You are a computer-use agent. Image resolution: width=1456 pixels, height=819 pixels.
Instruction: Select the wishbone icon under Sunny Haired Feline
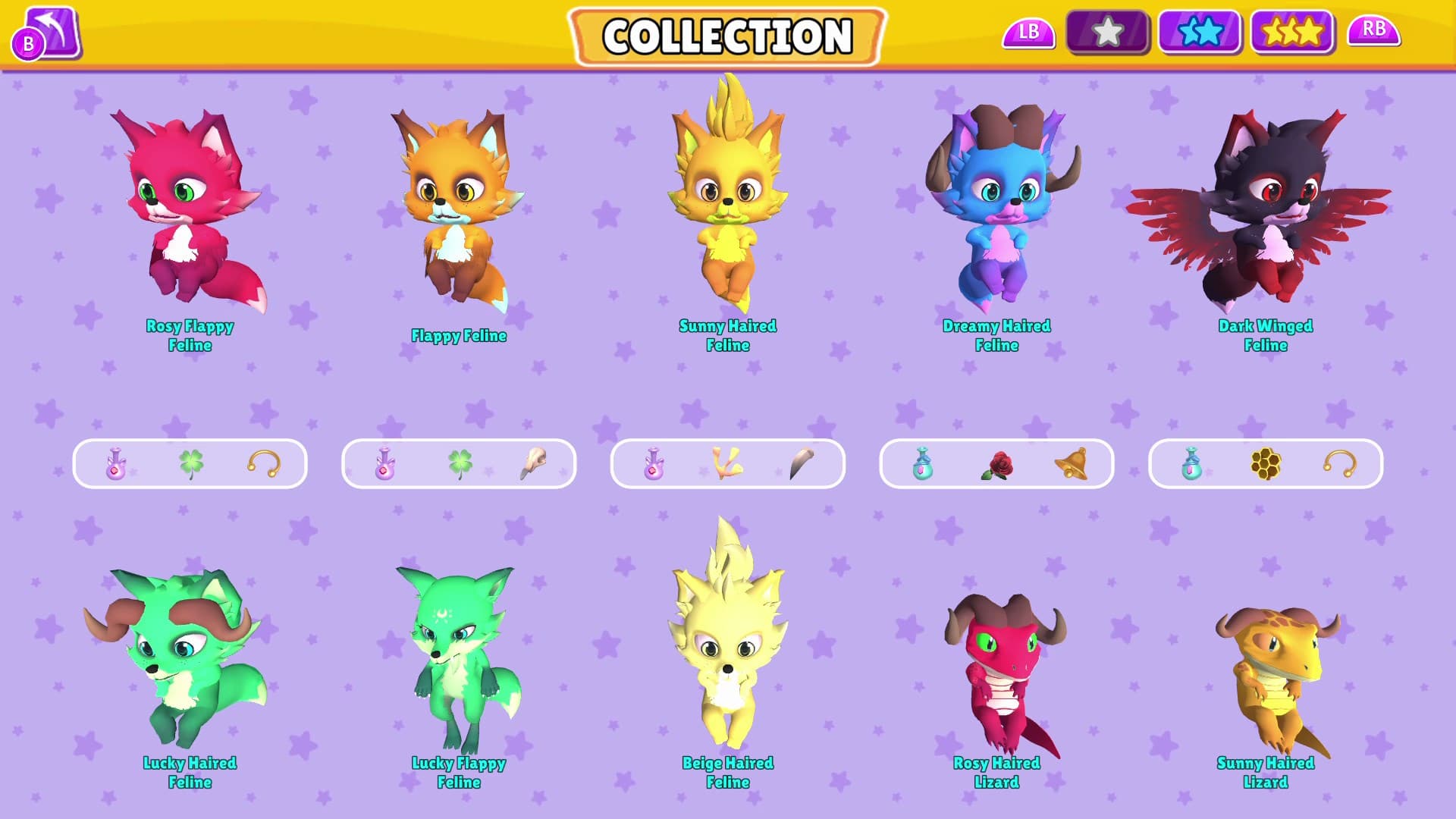tap(726, 463)
